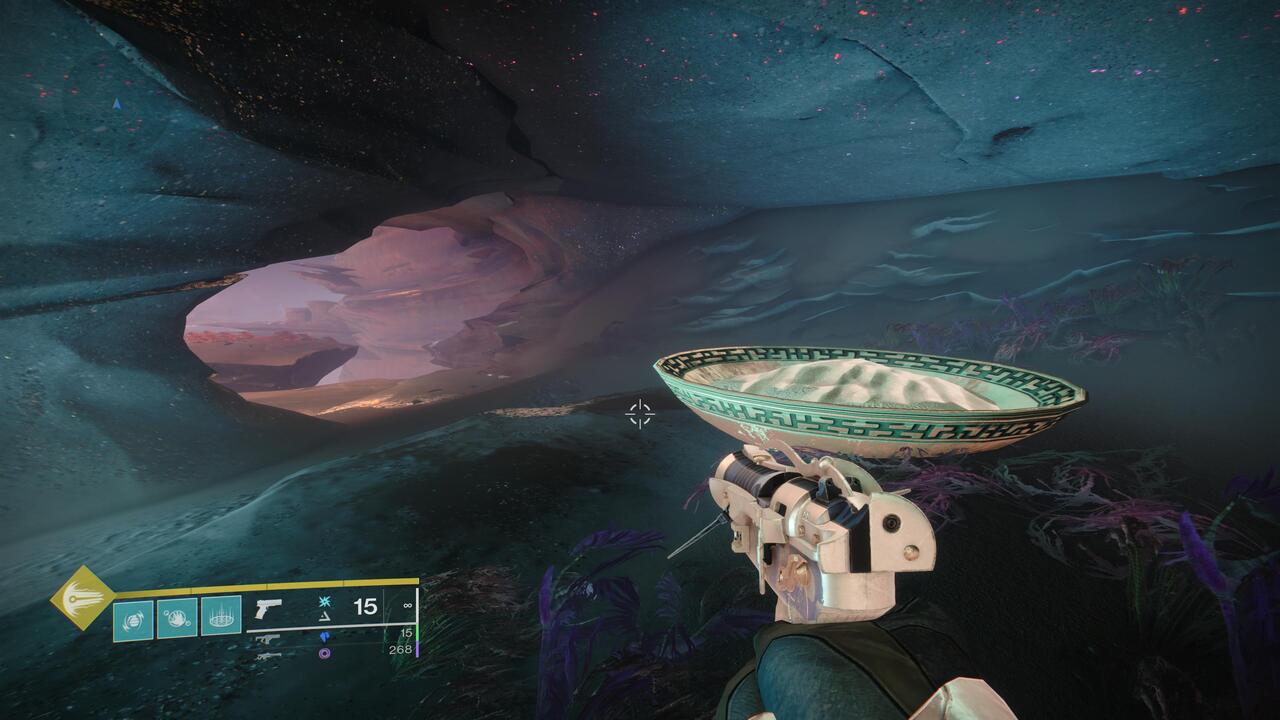Expand the purple reserve bar showing 268

click(x=399, y=648)
